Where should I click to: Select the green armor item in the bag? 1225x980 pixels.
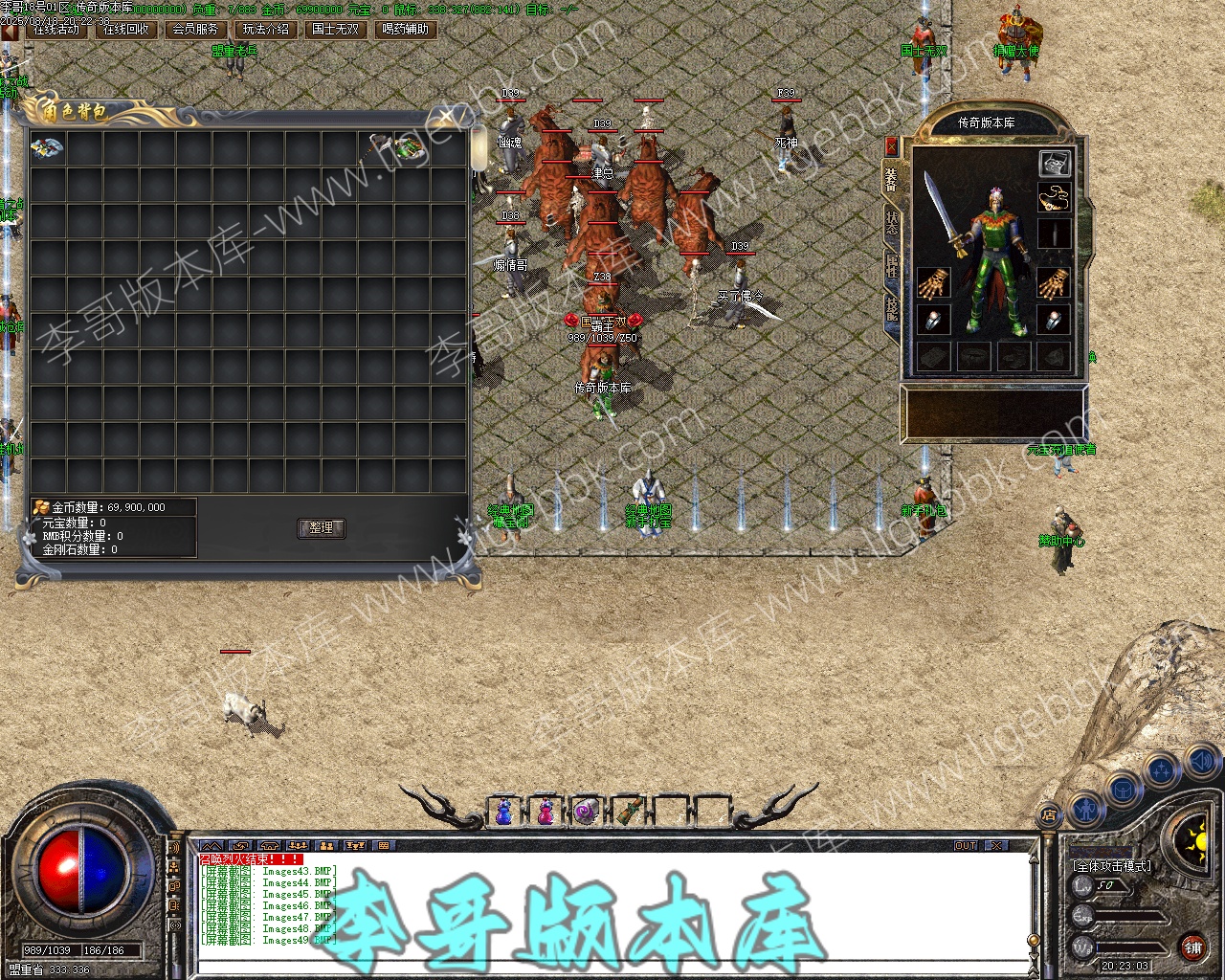pyautogui.click(x=411, y=147)
